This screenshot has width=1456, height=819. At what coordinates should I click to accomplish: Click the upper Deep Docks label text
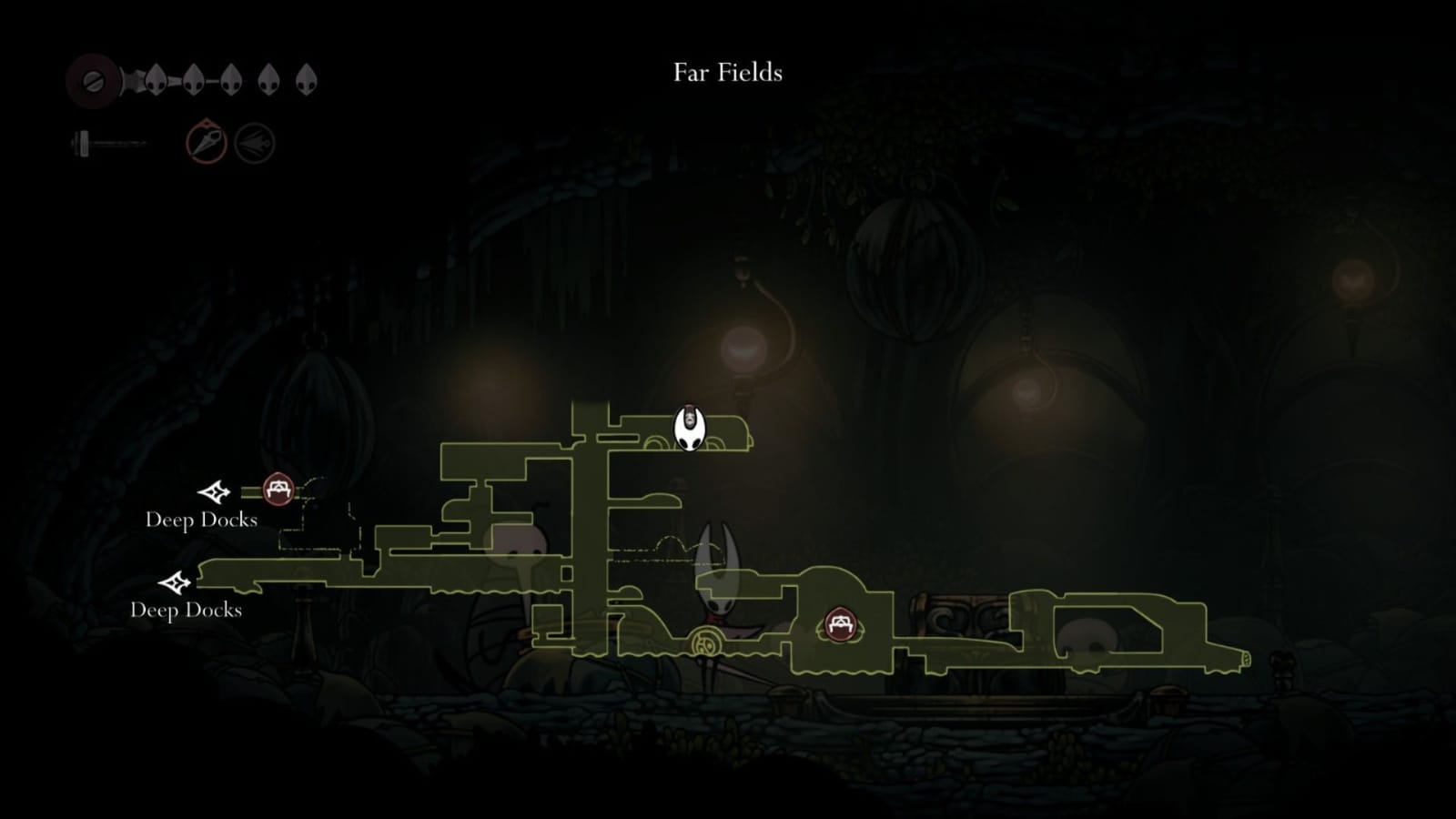coord(202,521)
